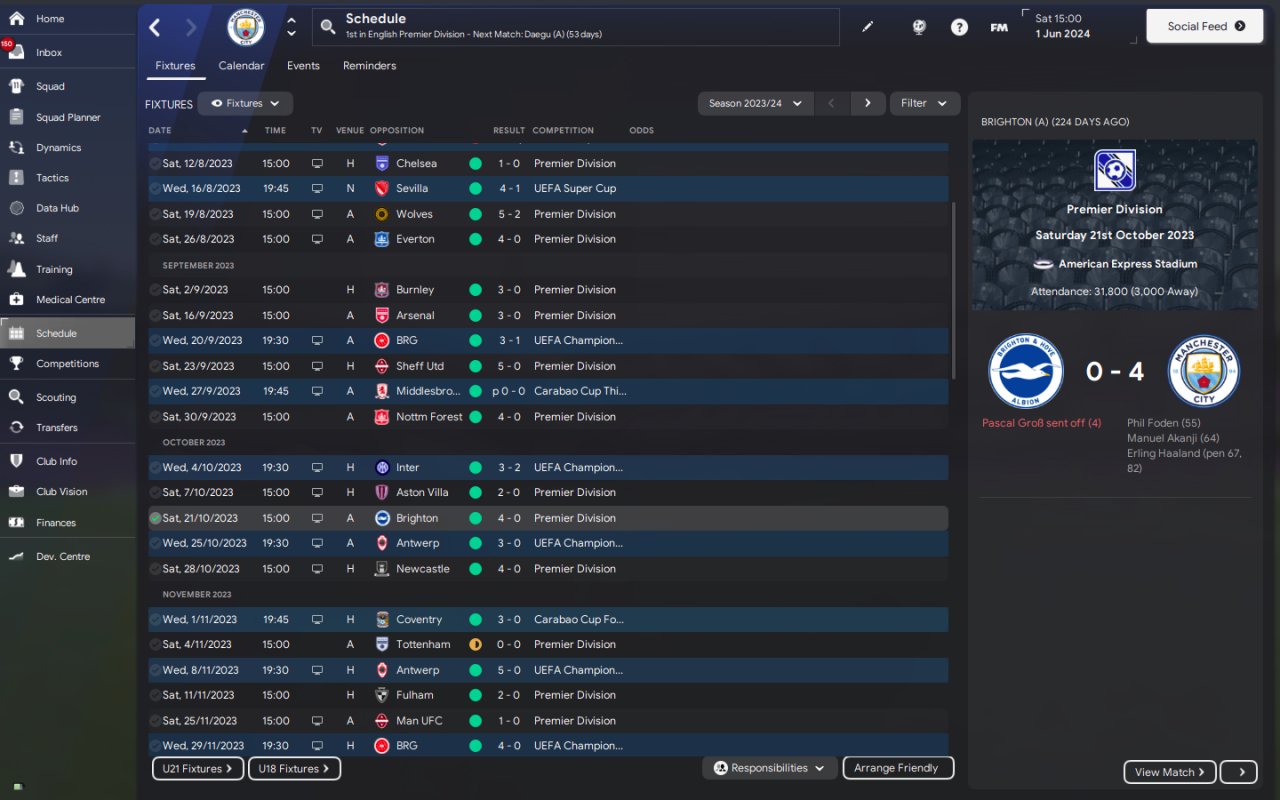Click the Arrange Friendly button

click(897, 768)
